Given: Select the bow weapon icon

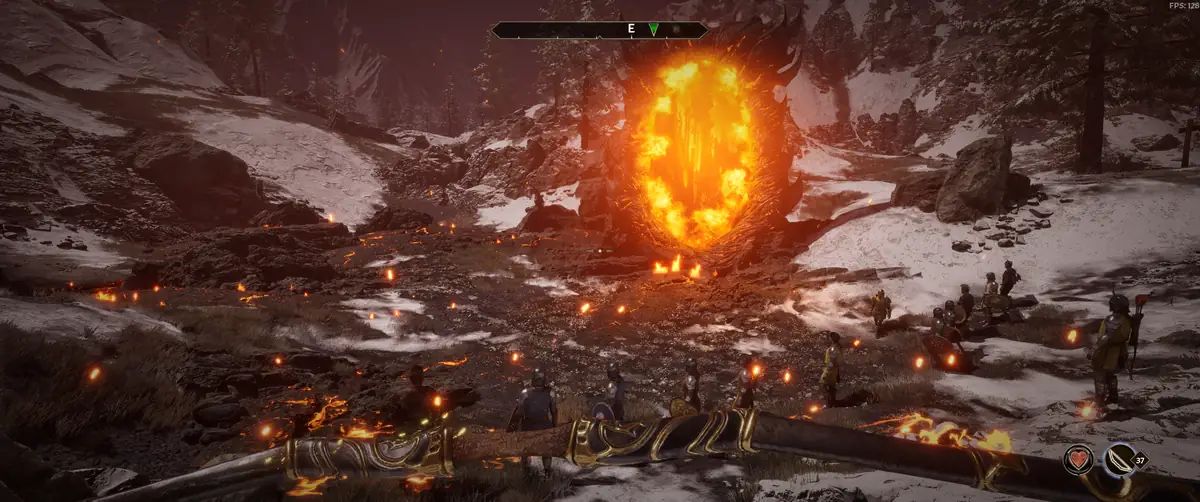Looking at the screenshot, I should click(x=1119, y=459).
